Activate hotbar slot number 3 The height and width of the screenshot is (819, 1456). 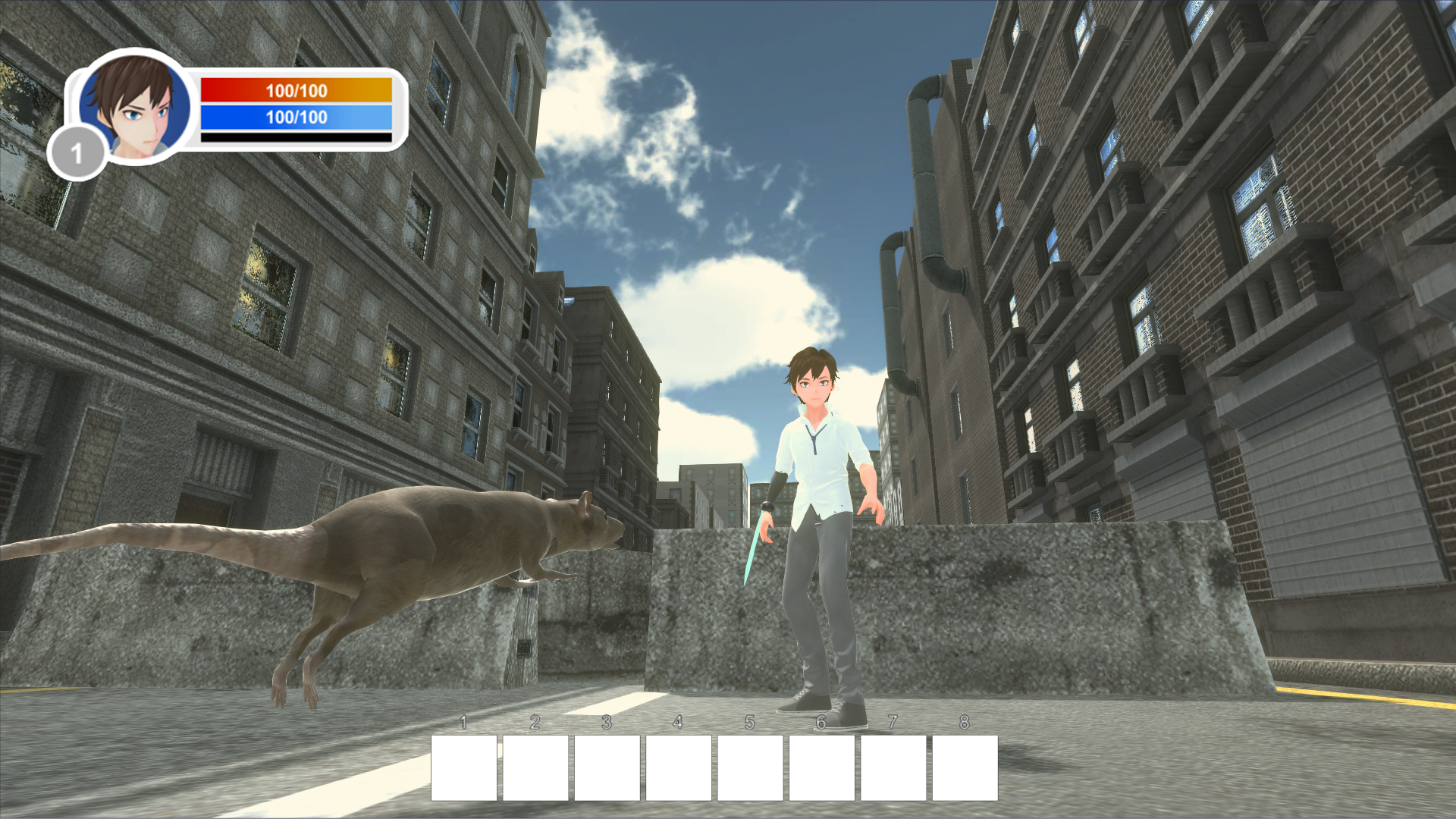[607, 767]
